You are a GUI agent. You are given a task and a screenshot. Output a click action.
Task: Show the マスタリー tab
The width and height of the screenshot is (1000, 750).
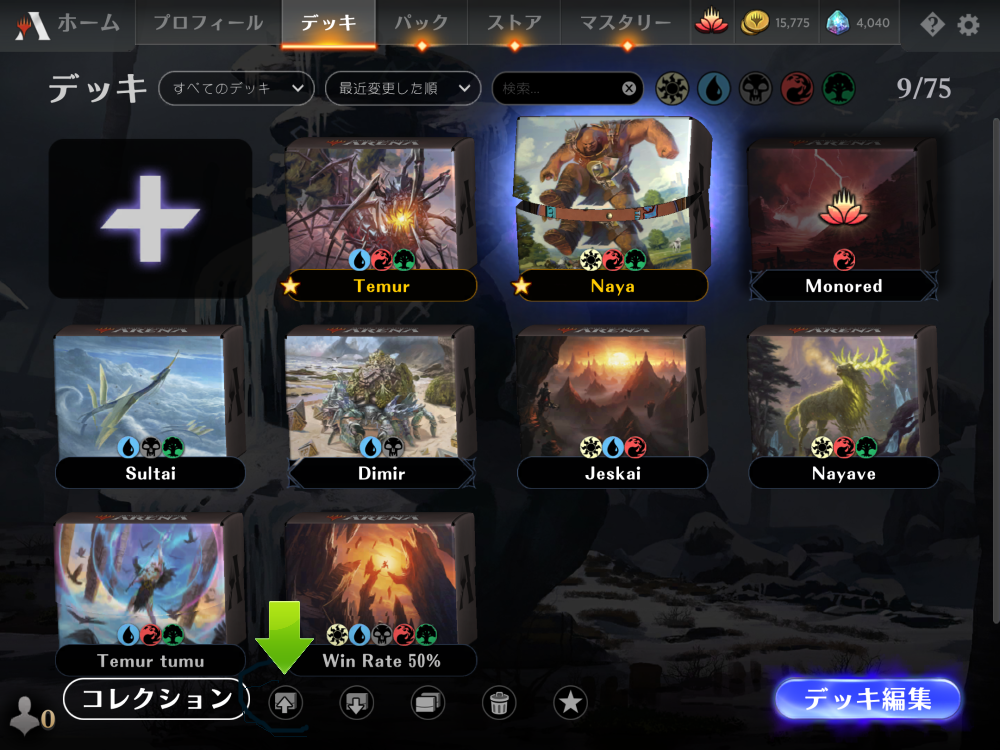click(625, 23)
